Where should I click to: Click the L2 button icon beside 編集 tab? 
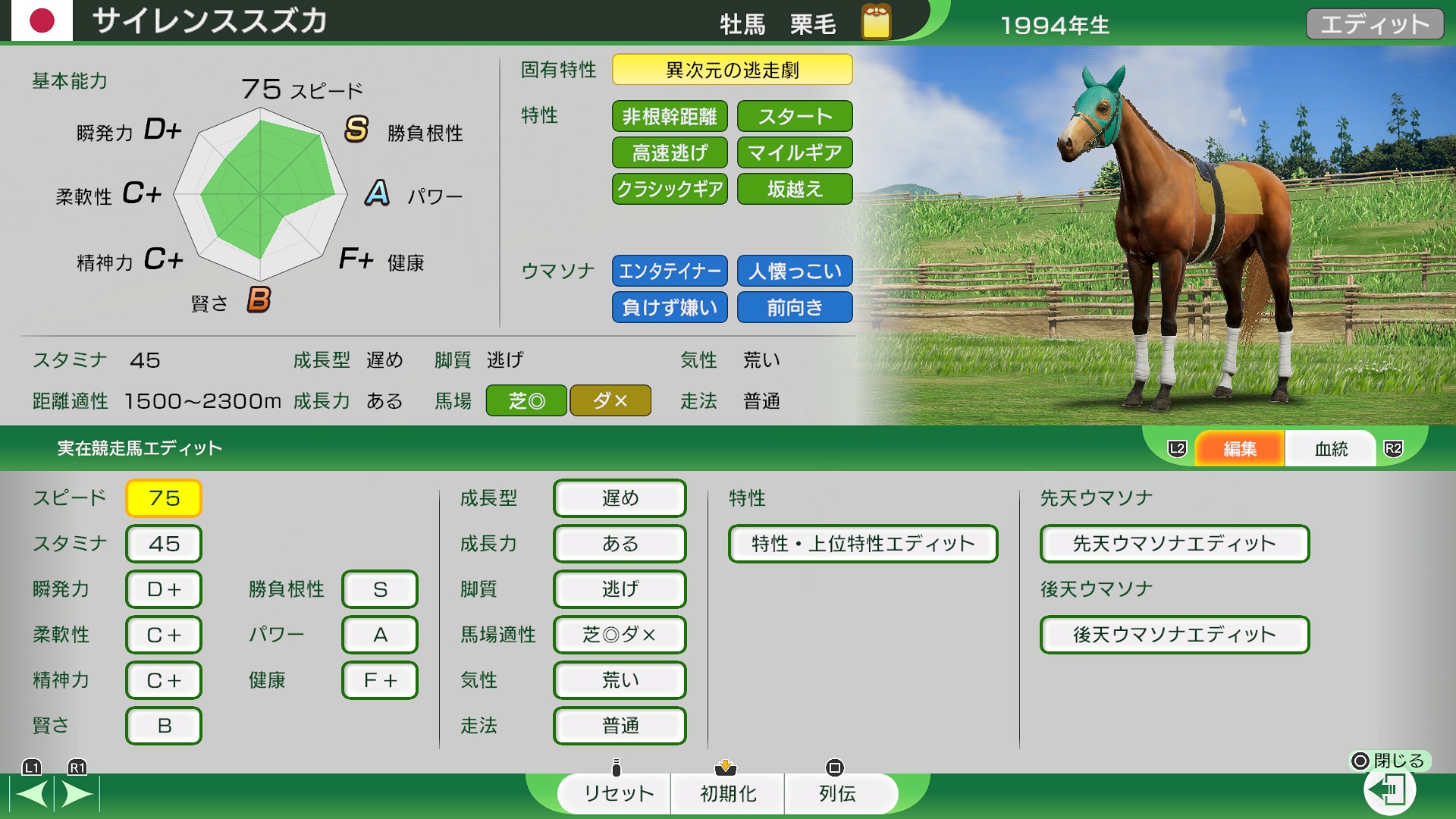[1176, 448]
